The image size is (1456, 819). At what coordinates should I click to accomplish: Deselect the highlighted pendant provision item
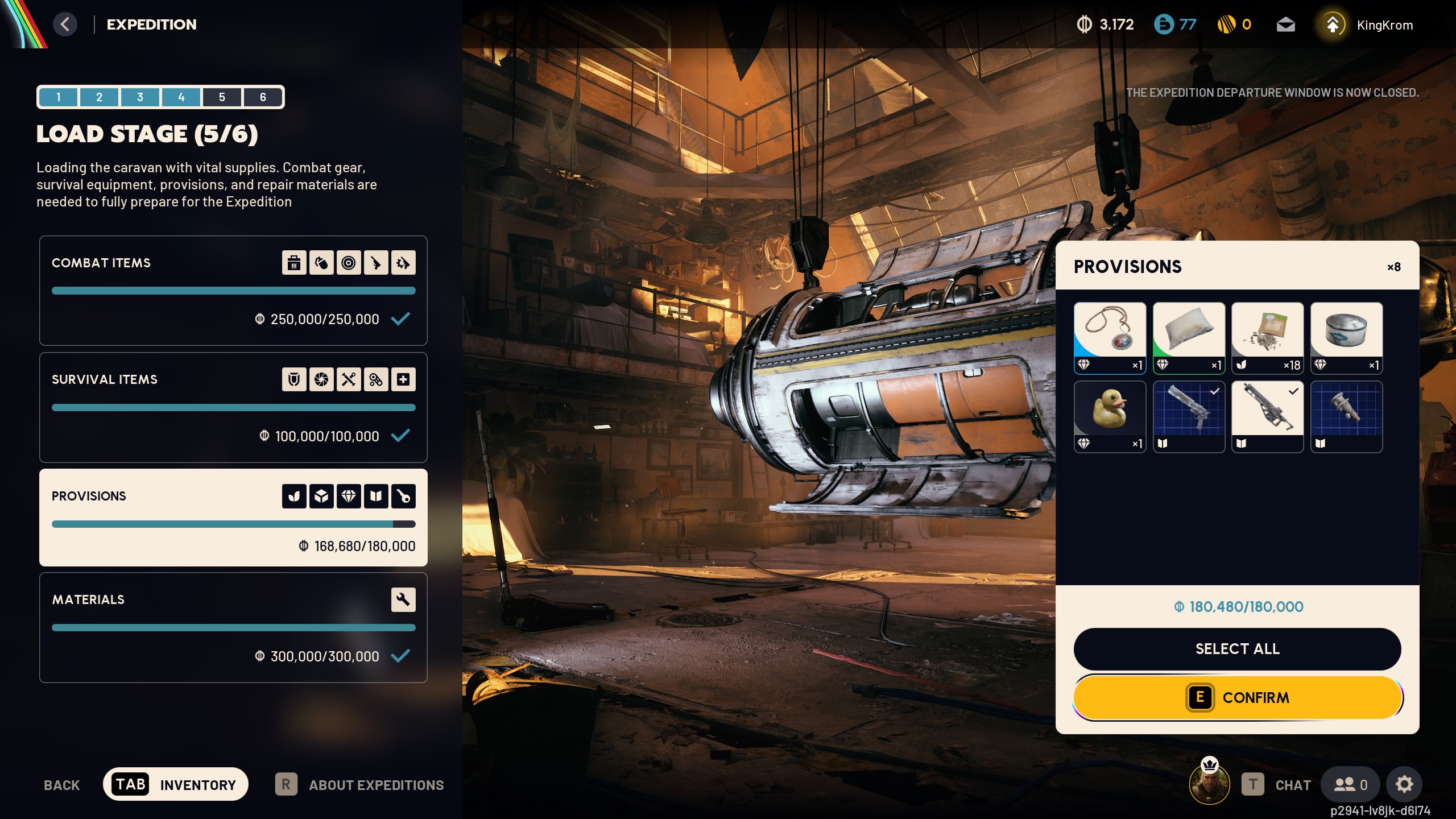click(x=1110, y=338)
